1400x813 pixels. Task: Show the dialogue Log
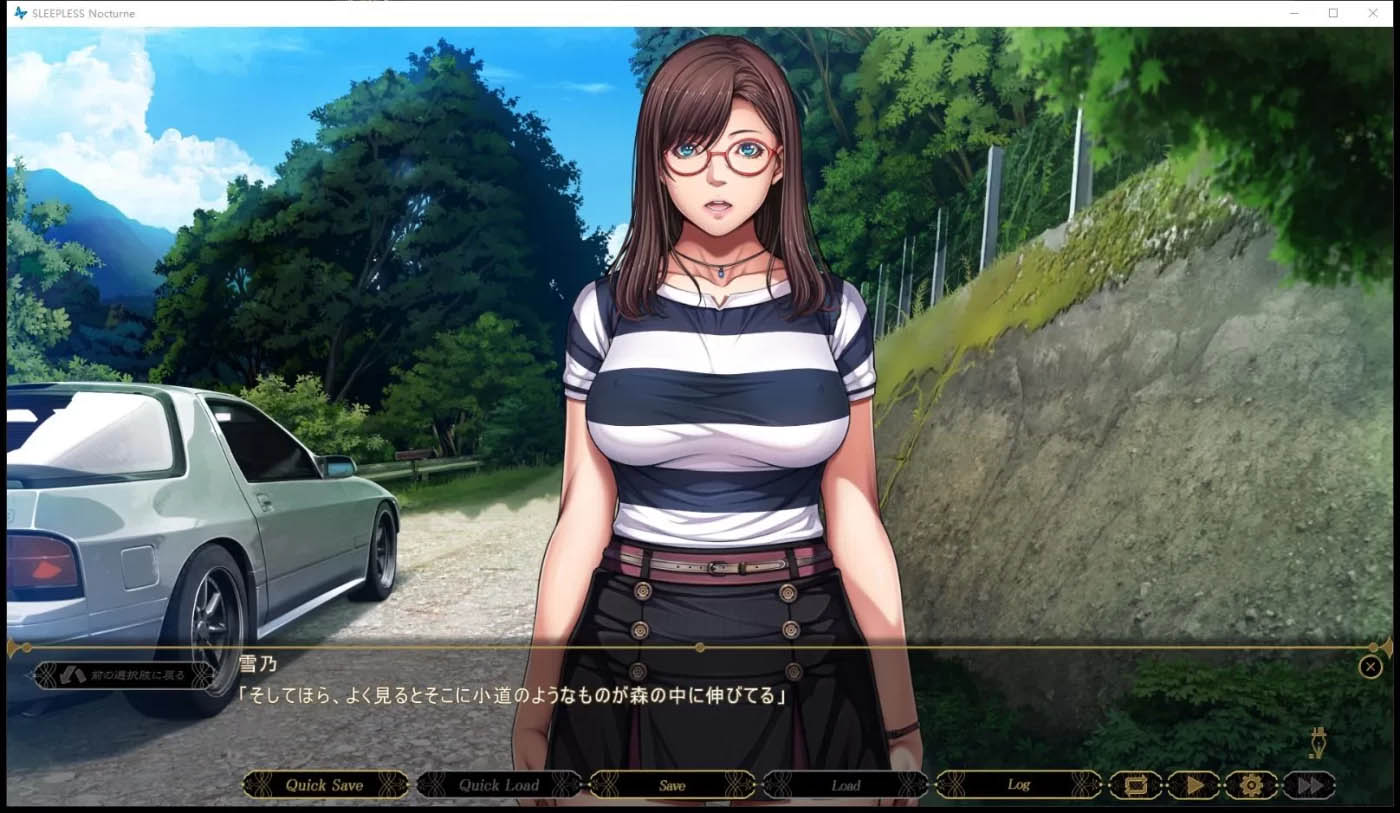point(1018,785)
